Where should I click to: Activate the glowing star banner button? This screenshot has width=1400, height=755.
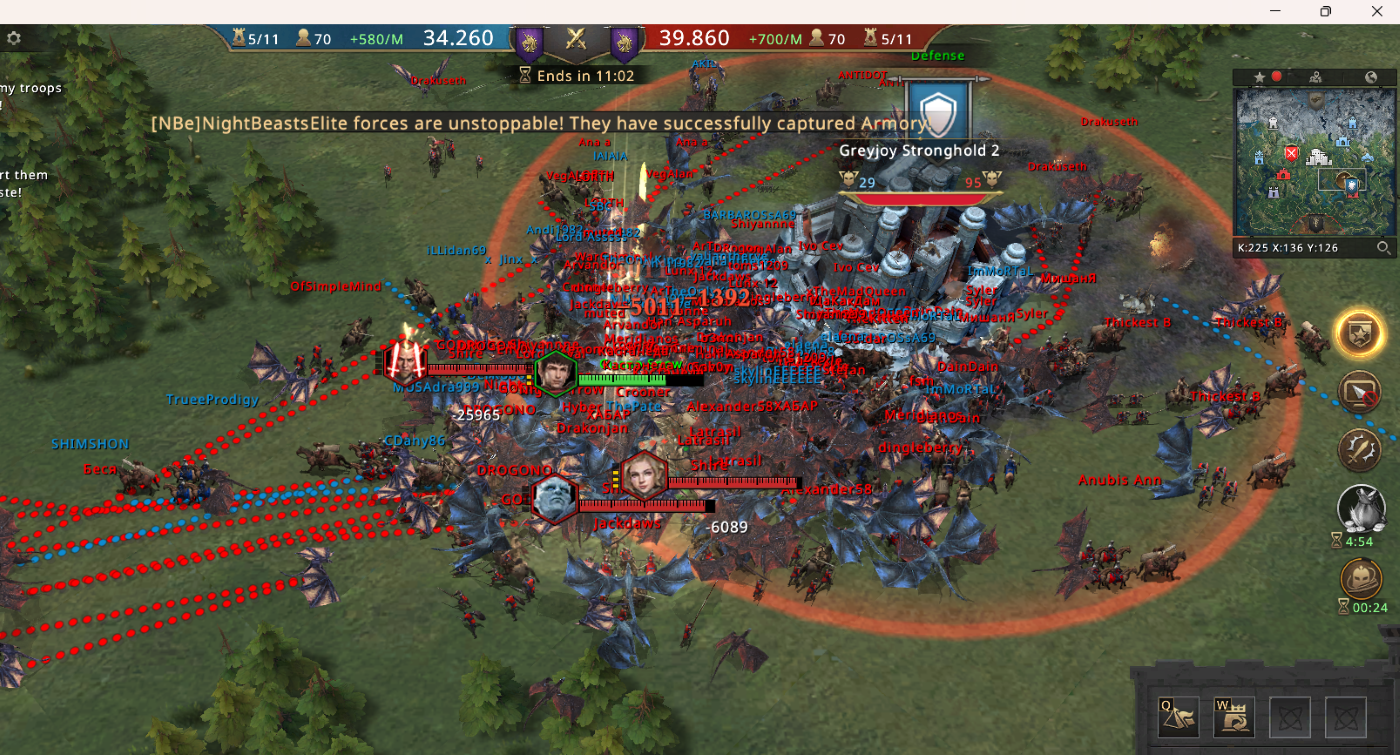1360,334
